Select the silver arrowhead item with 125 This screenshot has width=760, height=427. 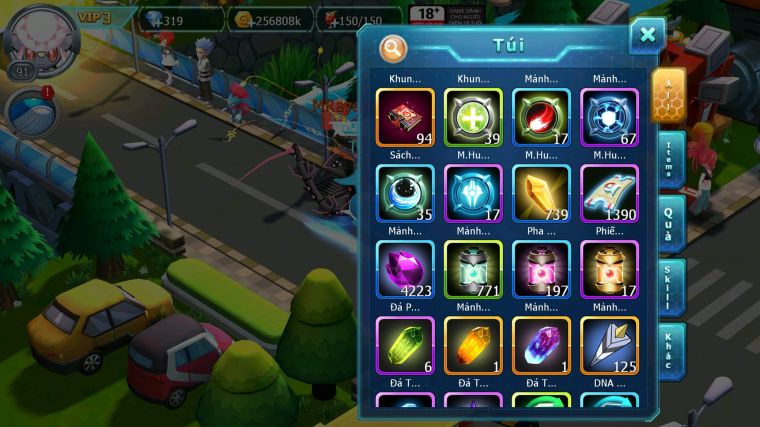(x=609, y=346)
